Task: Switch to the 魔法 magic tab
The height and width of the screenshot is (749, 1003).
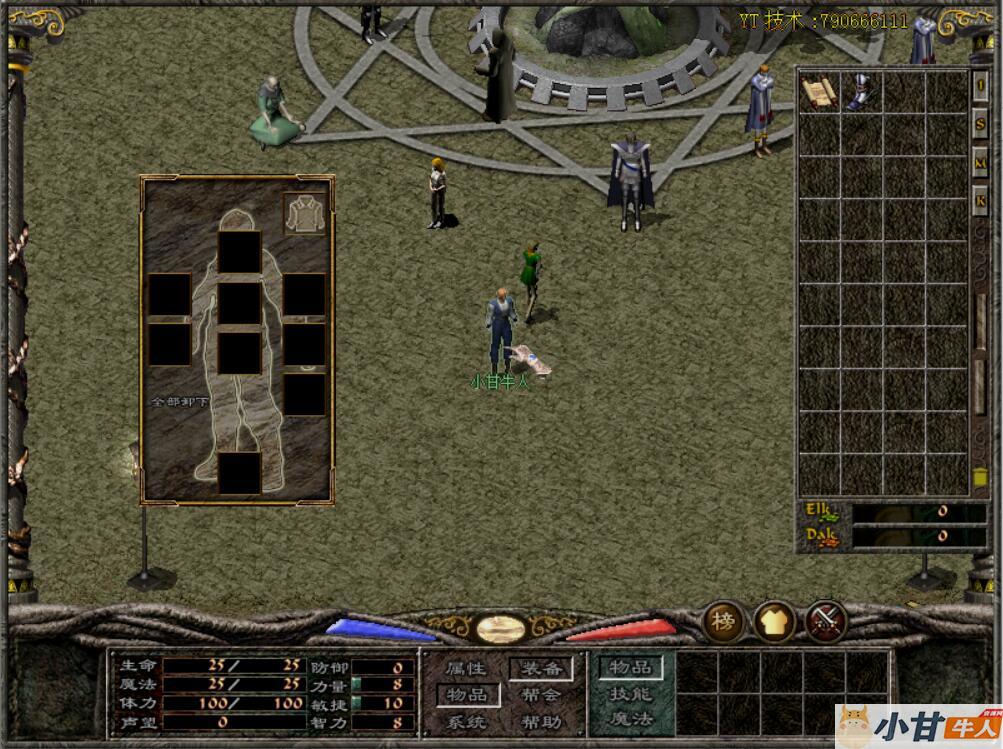Action: [x=631, y=719]
